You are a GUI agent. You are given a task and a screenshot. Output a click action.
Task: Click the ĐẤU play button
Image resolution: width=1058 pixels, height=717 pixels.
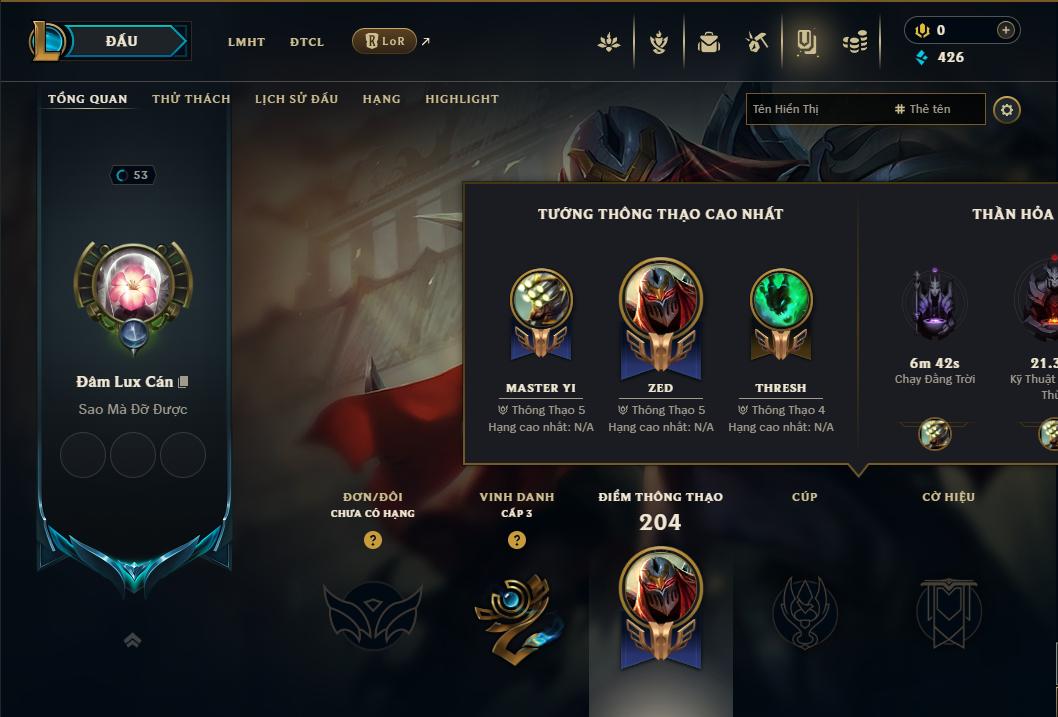(x=122, y=41)
